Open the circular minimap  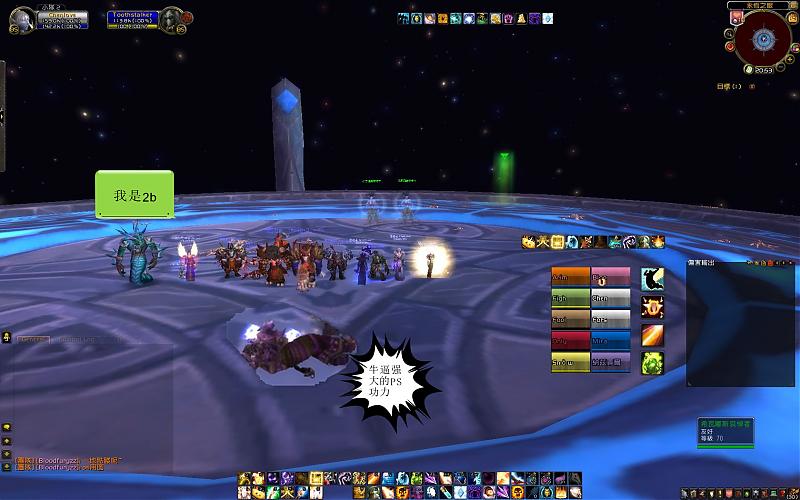763,39
